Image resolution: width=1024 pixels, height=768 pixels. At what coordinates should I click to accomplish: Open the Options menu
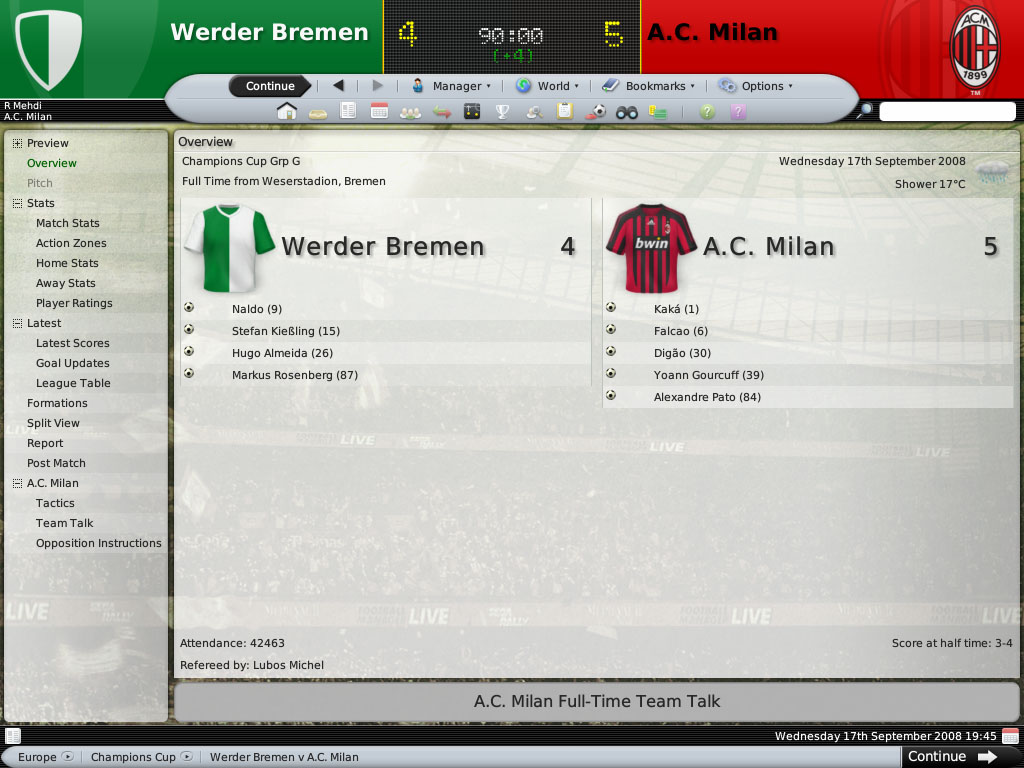756,86
